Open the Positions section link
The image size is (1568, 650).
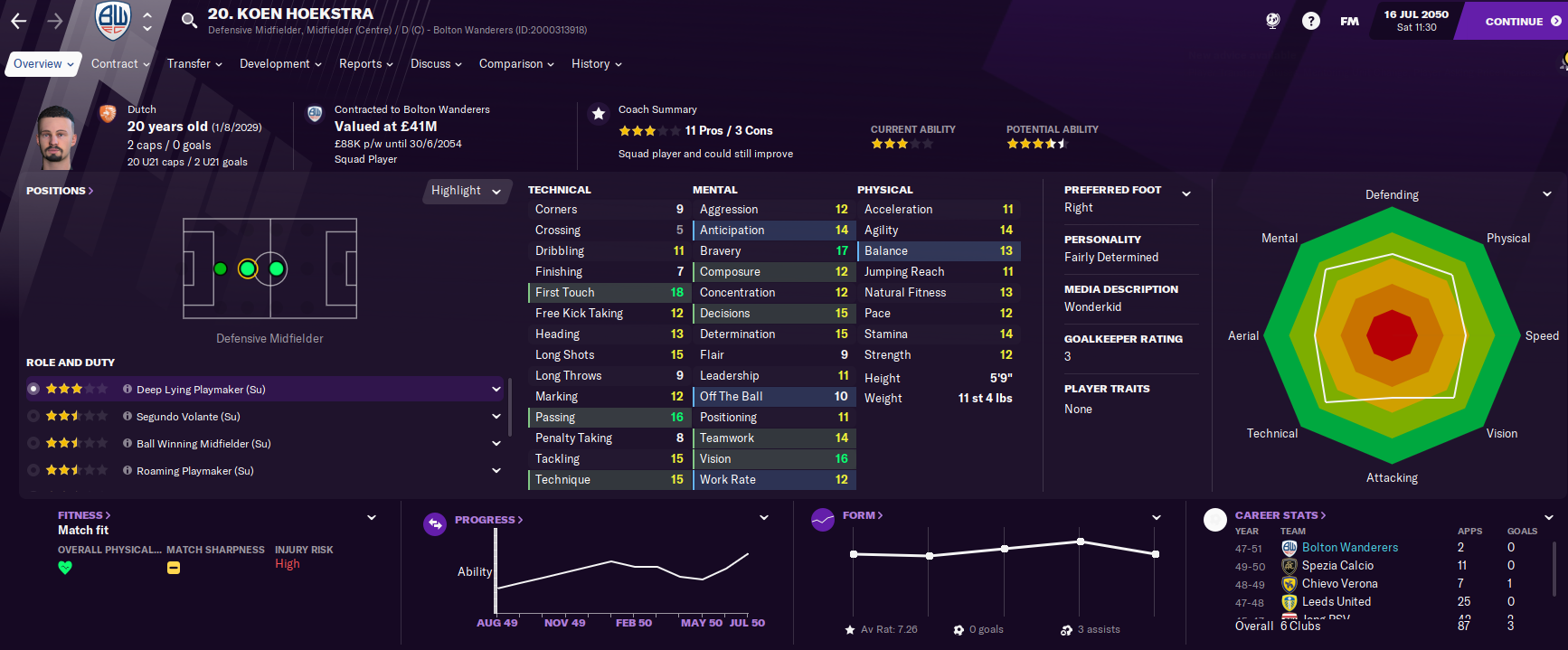(x=60, y=191)
